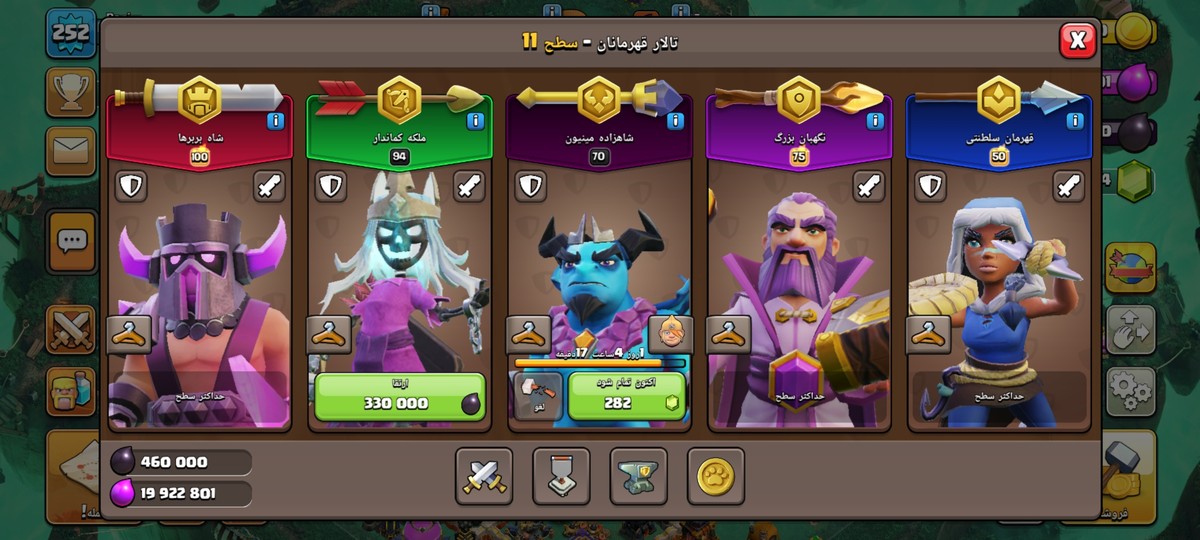Open the anvil blacksmith button
This screenshot has width=1200, height=540.
point(638,476)
